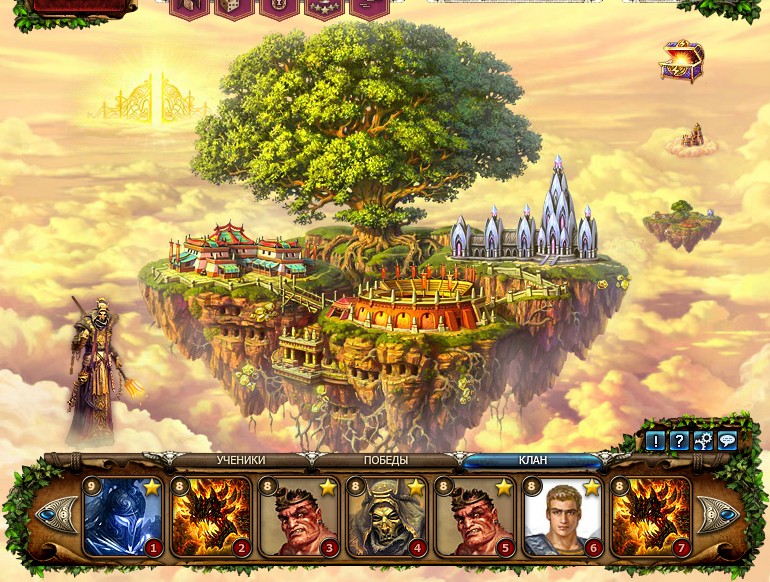Open the purple treasure chest icon
770x582 pixels.
[x=681, y=60]
